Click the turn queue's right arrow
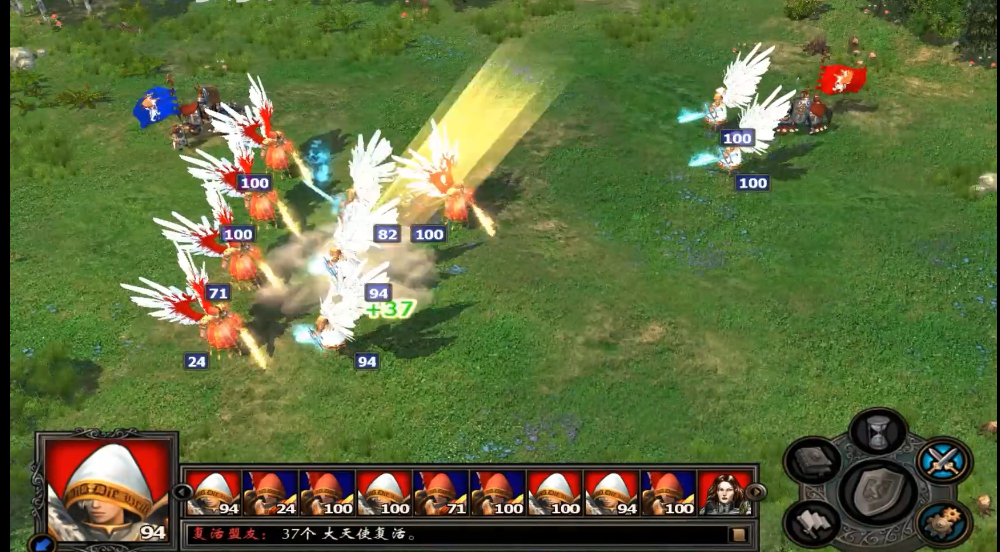Screen dimensions: 1000x552 coord(756,492)
